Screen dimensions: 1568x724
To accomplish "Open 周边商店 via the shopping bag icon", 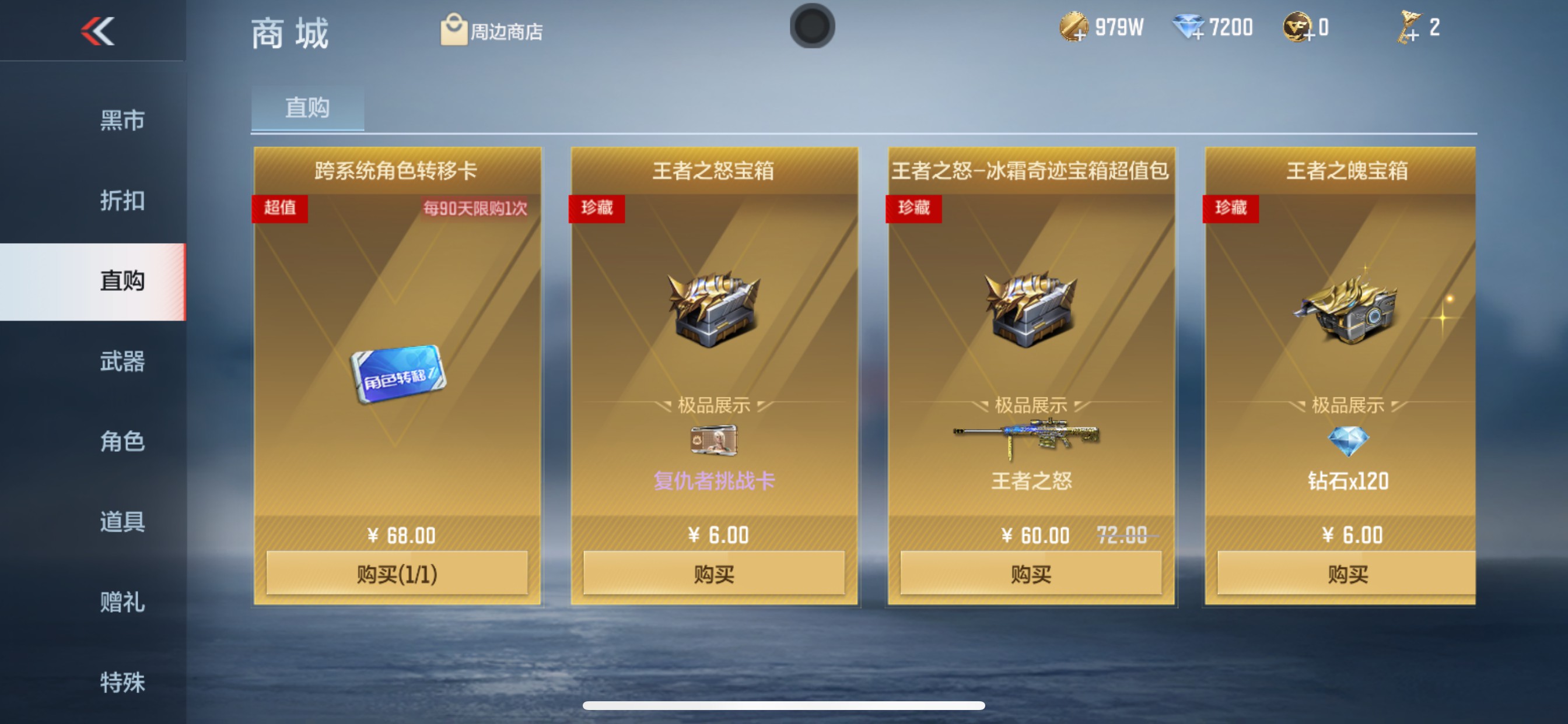I will (453, 31).
